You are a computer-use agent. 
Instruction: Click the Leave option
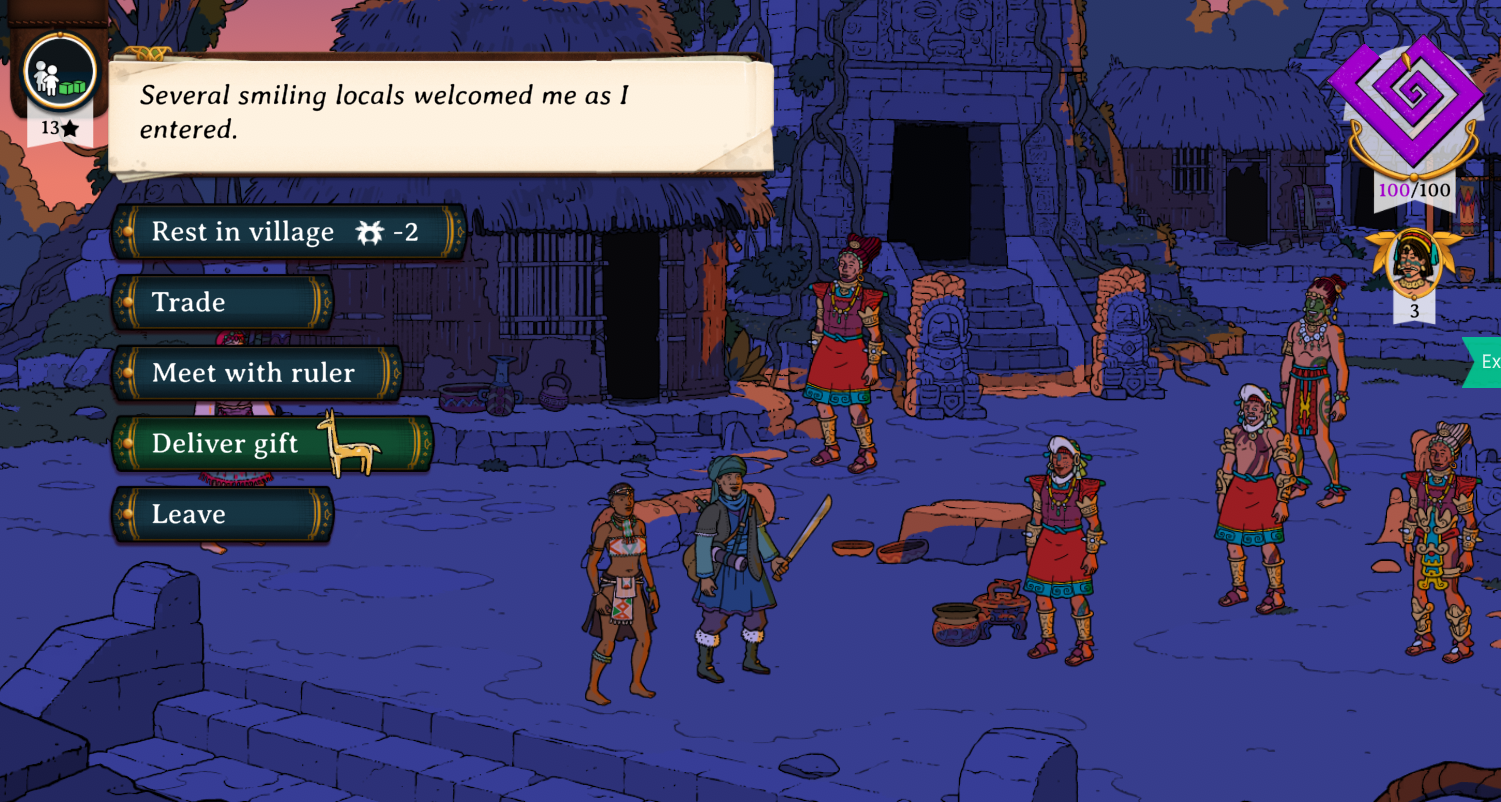(x=222, y=514)
